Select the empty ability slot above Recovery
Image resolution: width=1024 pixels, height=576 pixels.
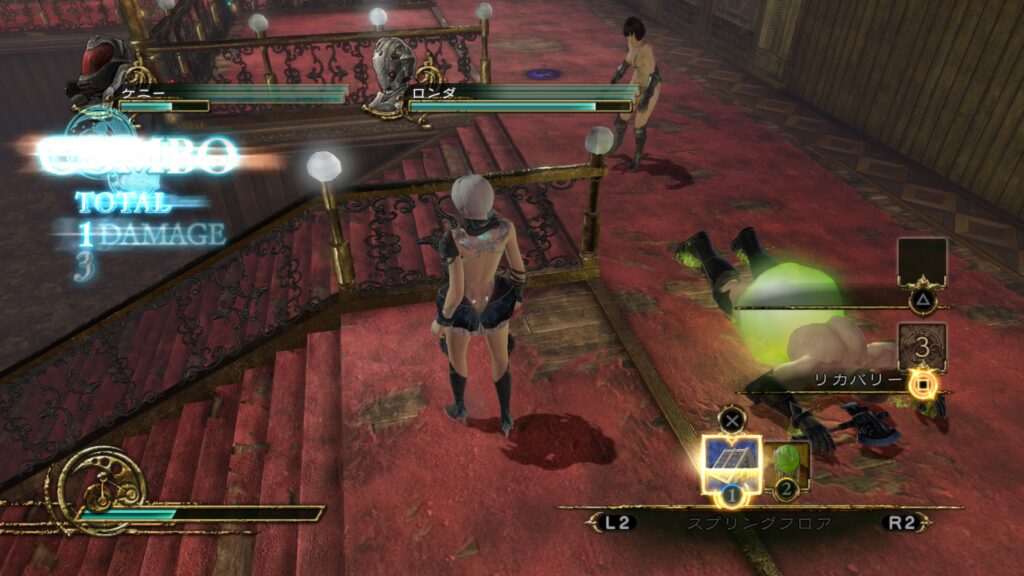[921, 263]
